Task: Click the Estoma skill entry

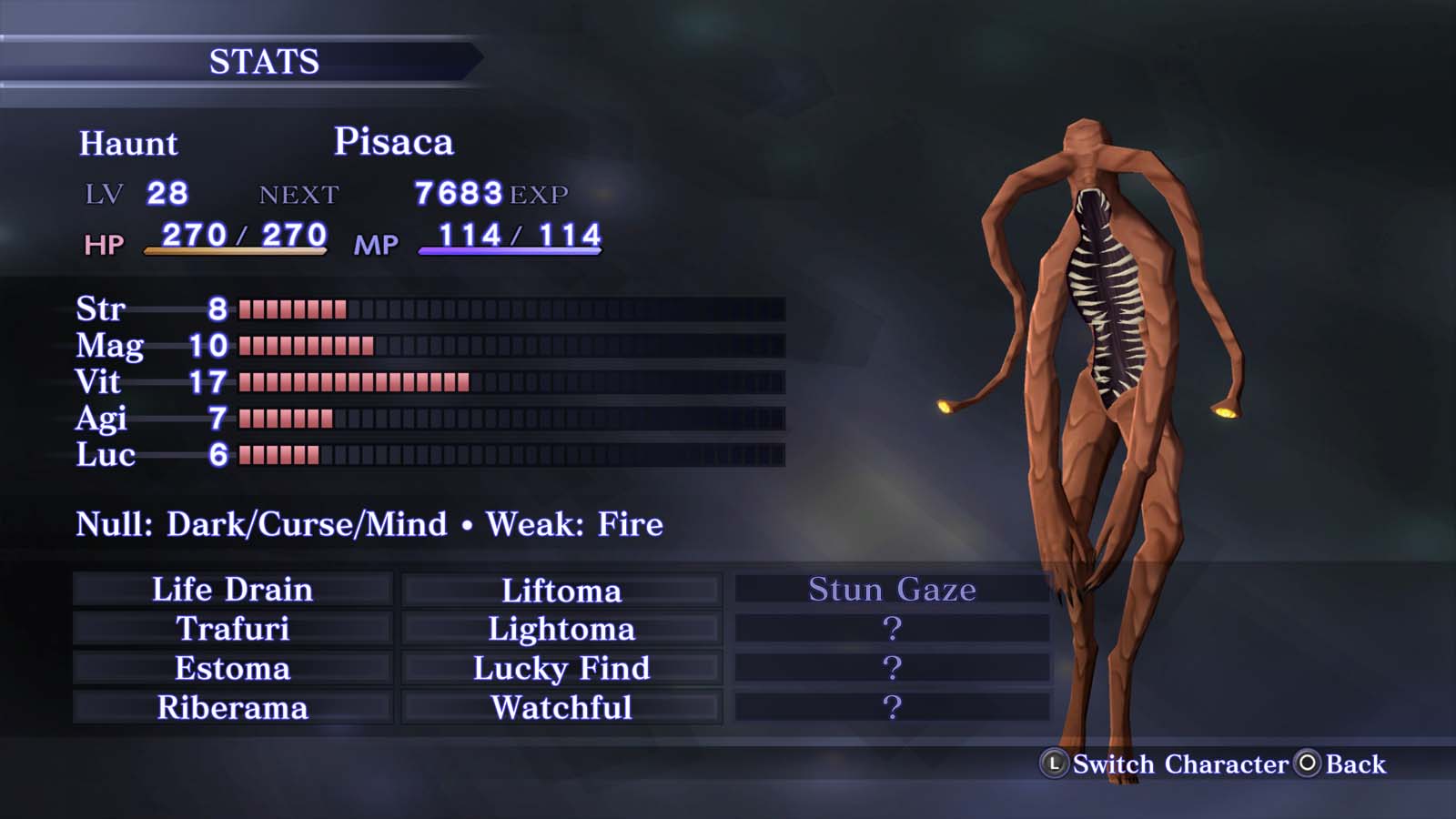Action: 232,667
